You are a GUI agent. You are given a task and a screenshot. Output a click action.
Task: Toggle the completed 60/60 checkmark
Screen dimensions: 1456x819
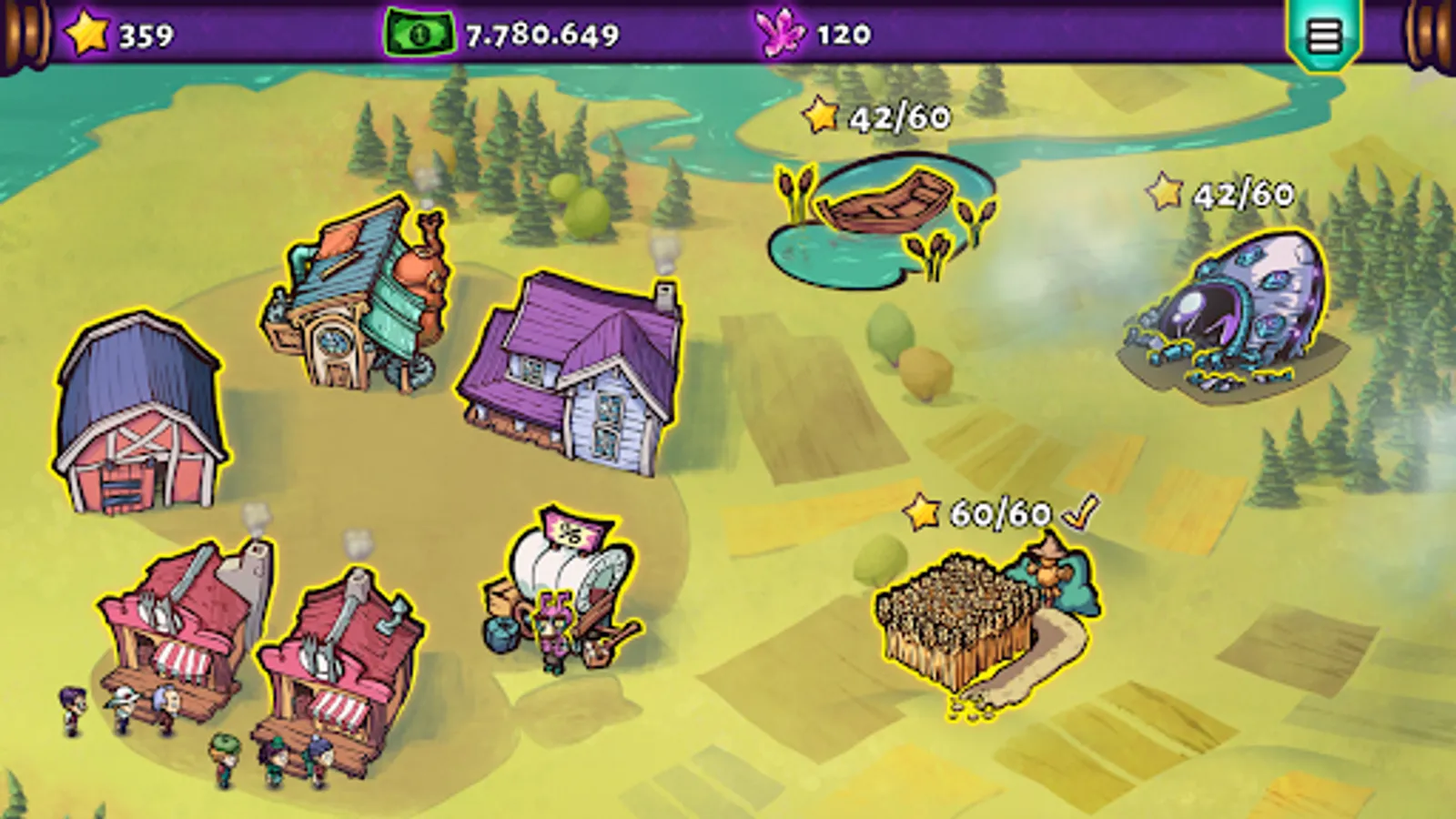coord(1078,511)
